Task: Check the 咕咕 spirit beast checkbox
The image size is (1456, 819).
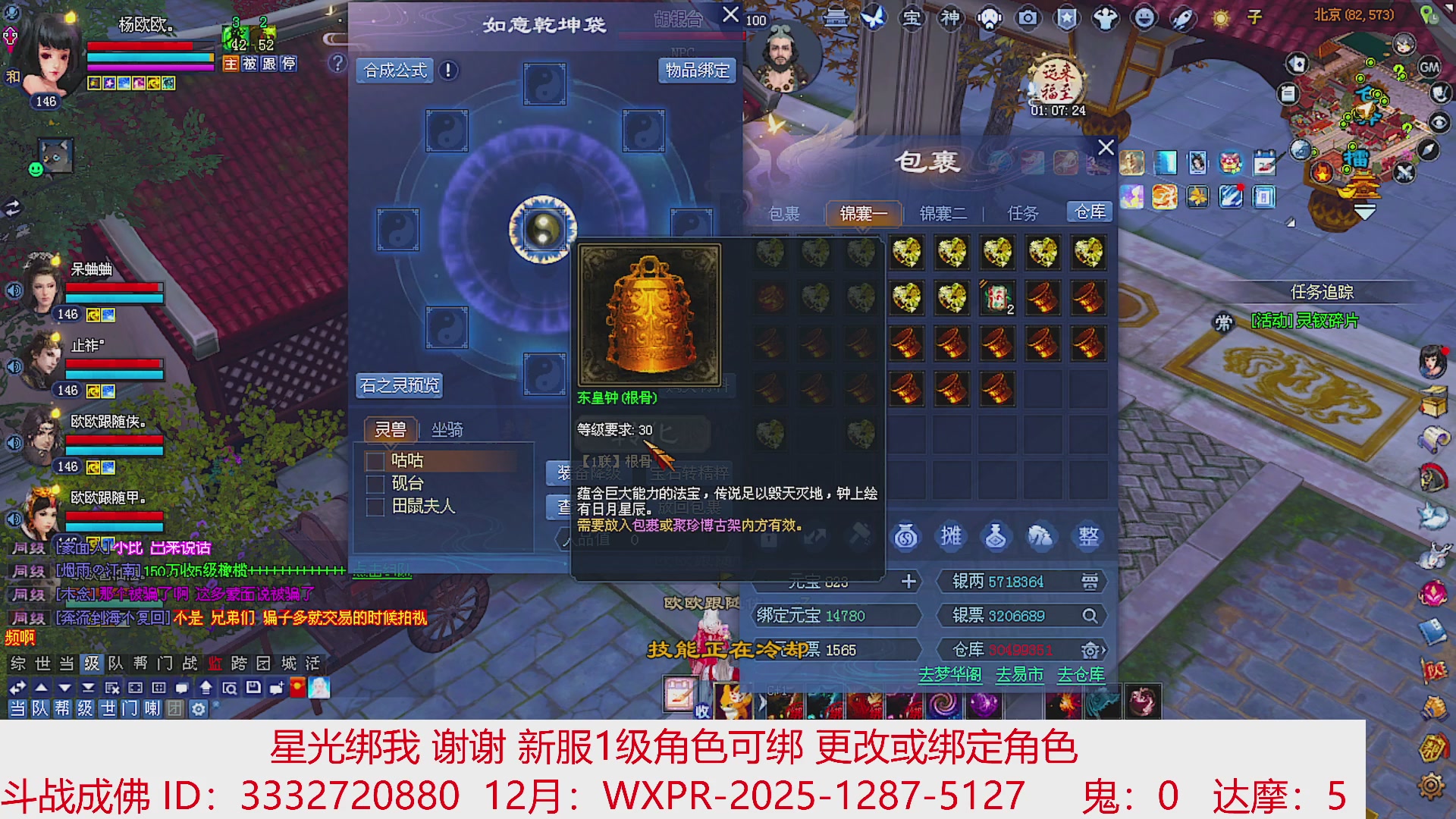Action: tap(374, 460)
